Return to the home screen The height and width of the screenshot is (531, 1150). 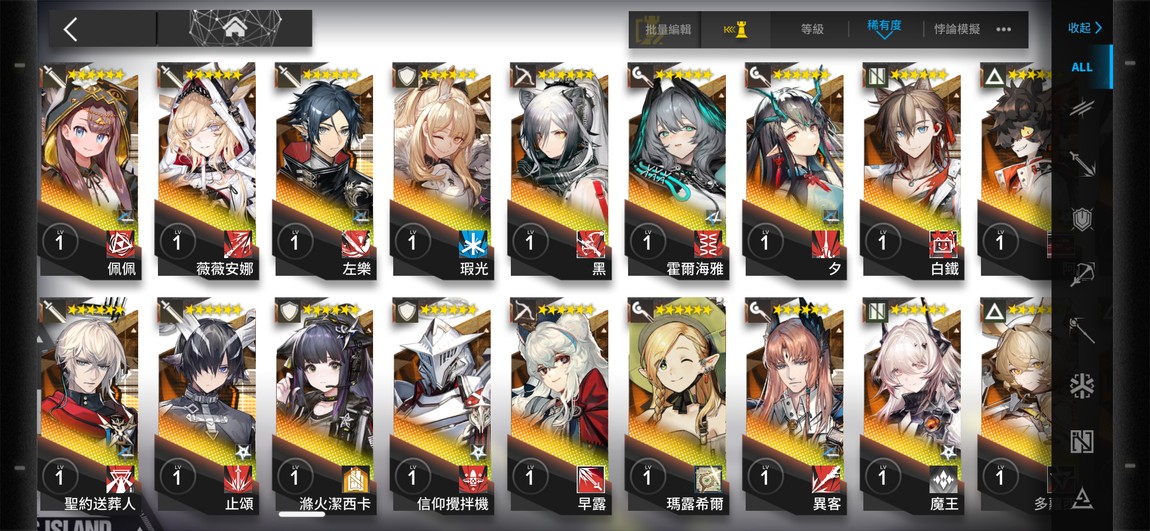tap(236, 28)
